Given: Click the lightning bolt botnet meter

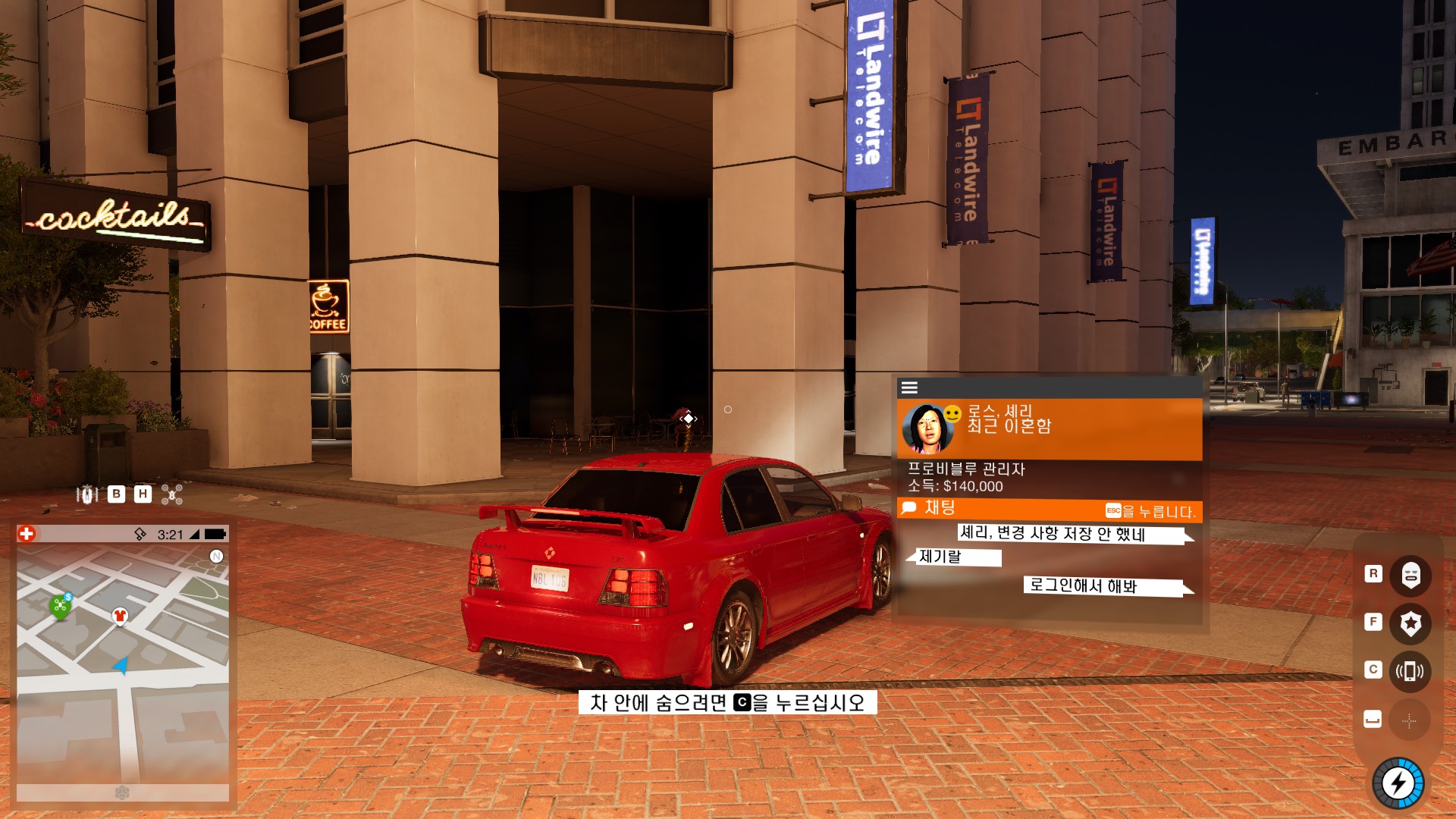Looking at the screenshot, I should (x=1398, y=783).
